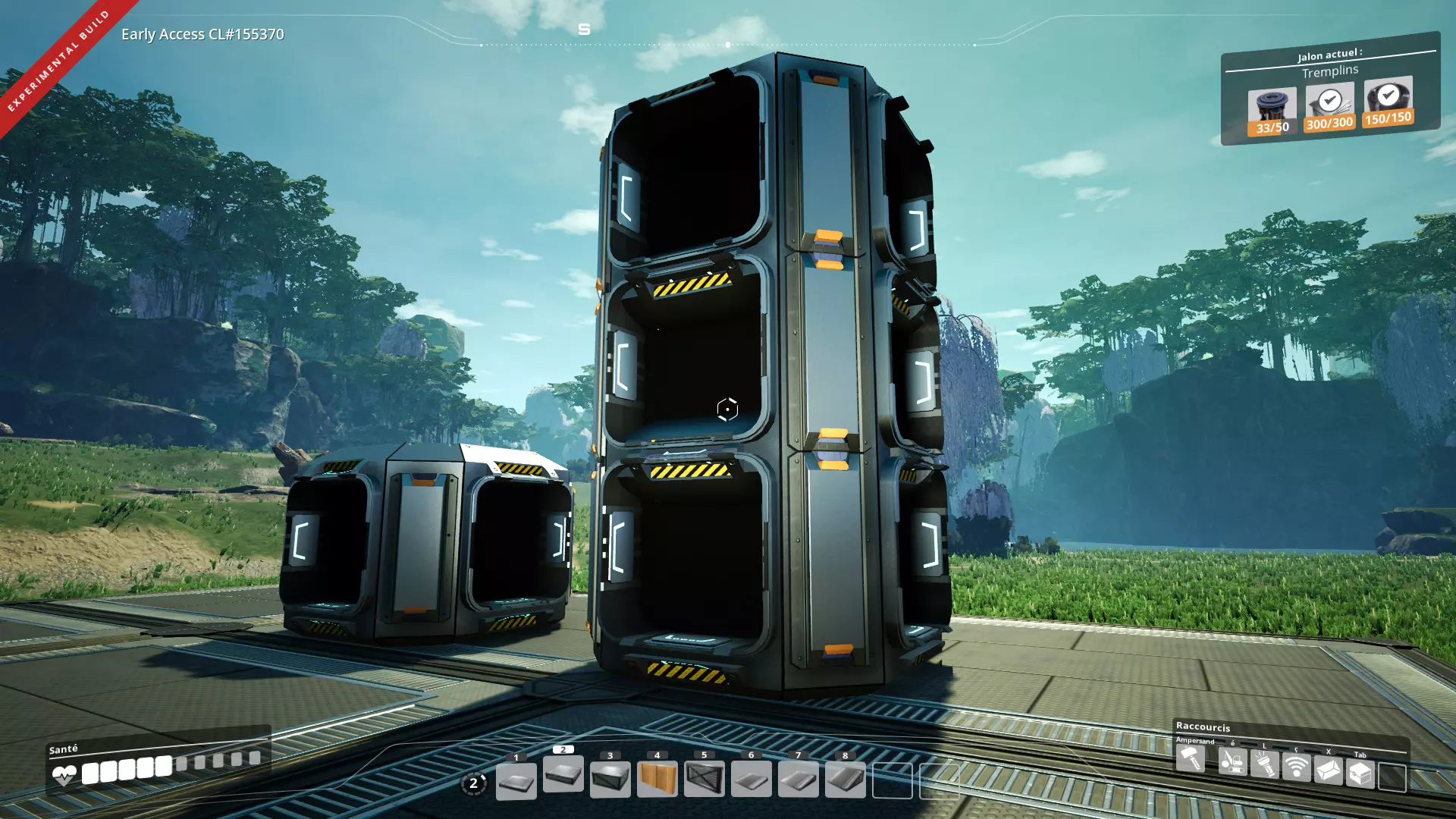
Task: Open the Tremplins milestone tracker
Action: coord(1330,72)
